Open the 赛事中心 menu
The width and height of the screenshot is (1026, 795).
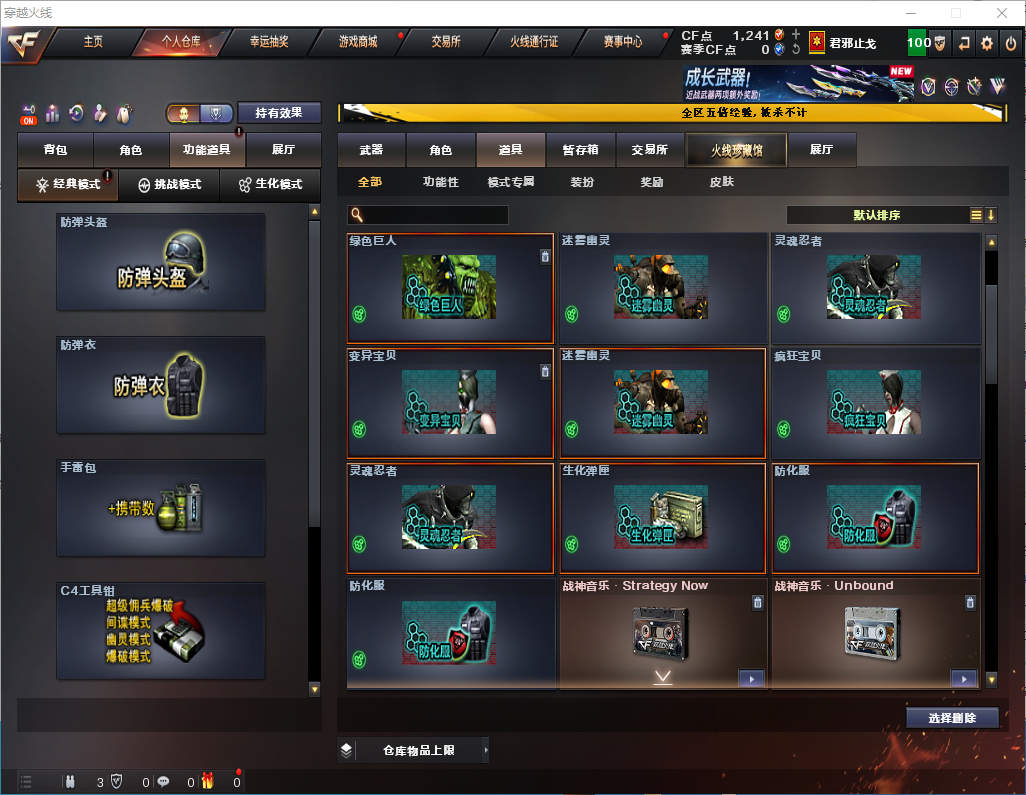point(622,42)
